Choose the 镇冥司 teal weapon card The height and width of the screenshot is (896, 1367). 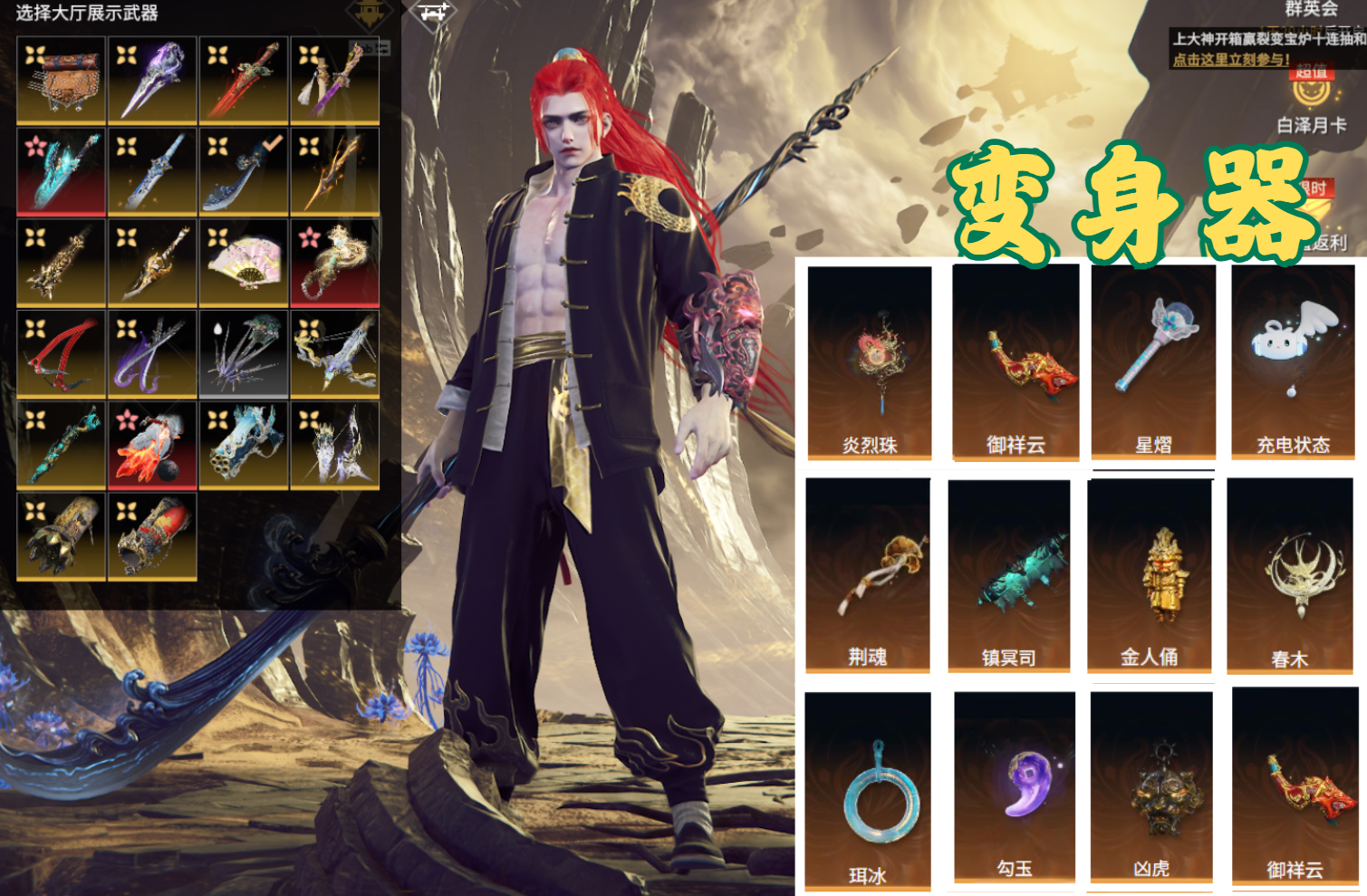click(1009, 575)
